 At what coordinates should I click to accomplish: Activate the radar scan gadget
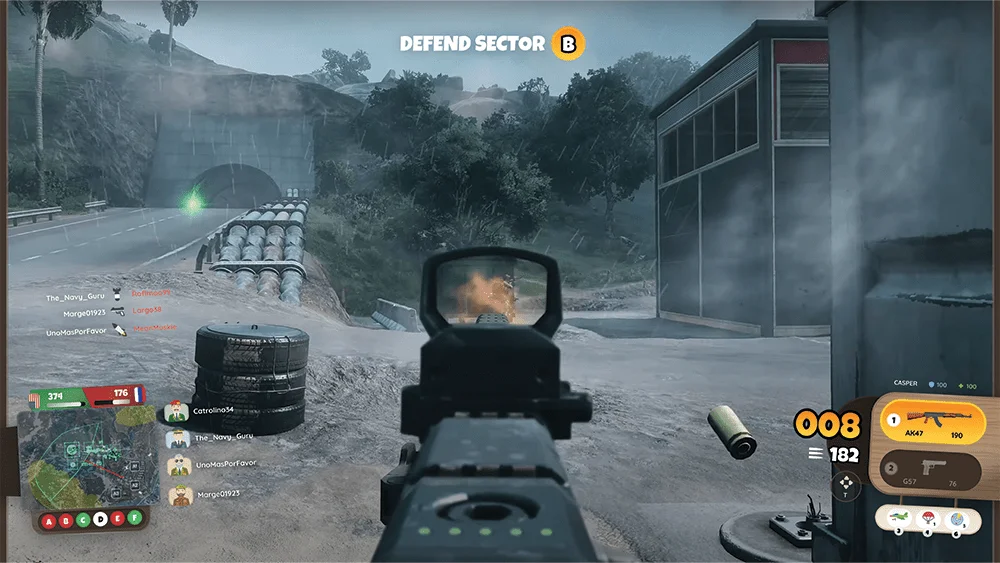[x=956, y=518]
